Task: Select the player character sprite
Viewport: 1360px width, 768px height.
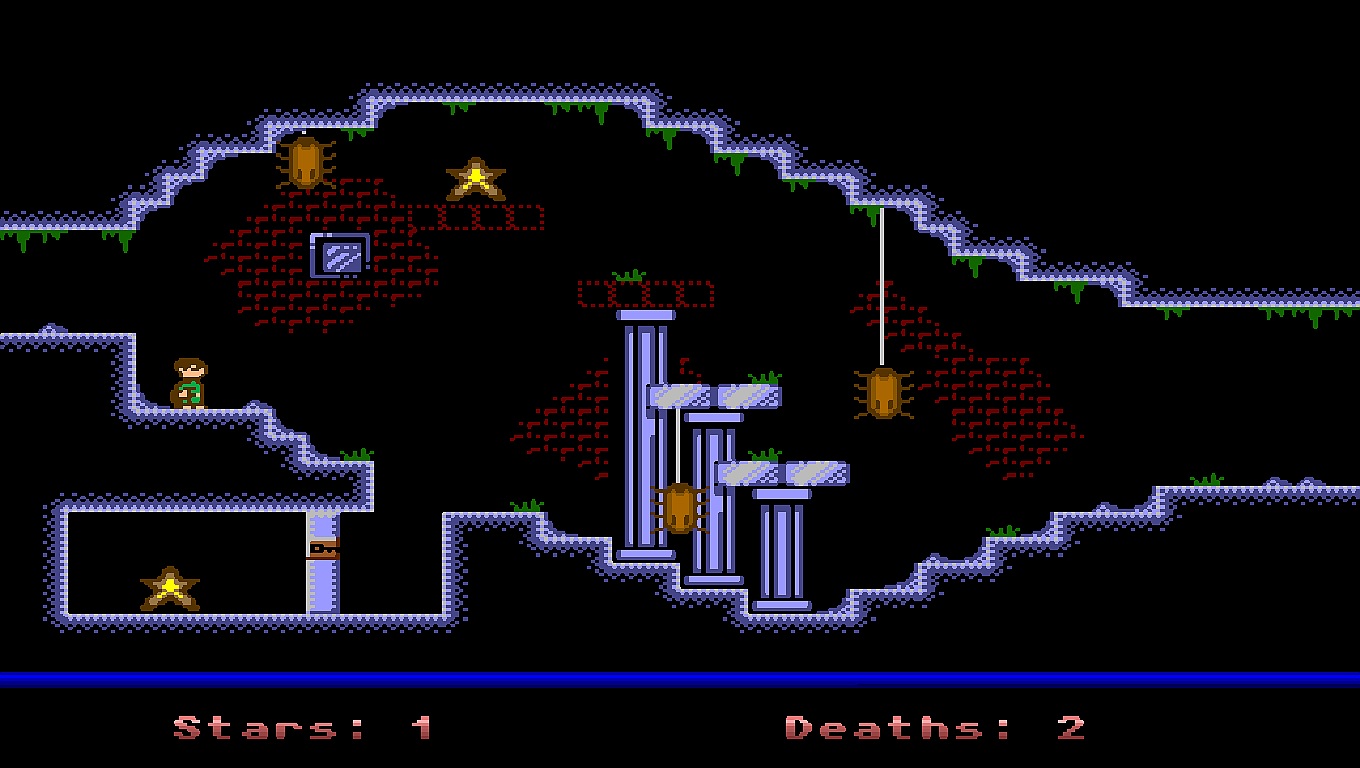Action: click(x=191, y=384)
